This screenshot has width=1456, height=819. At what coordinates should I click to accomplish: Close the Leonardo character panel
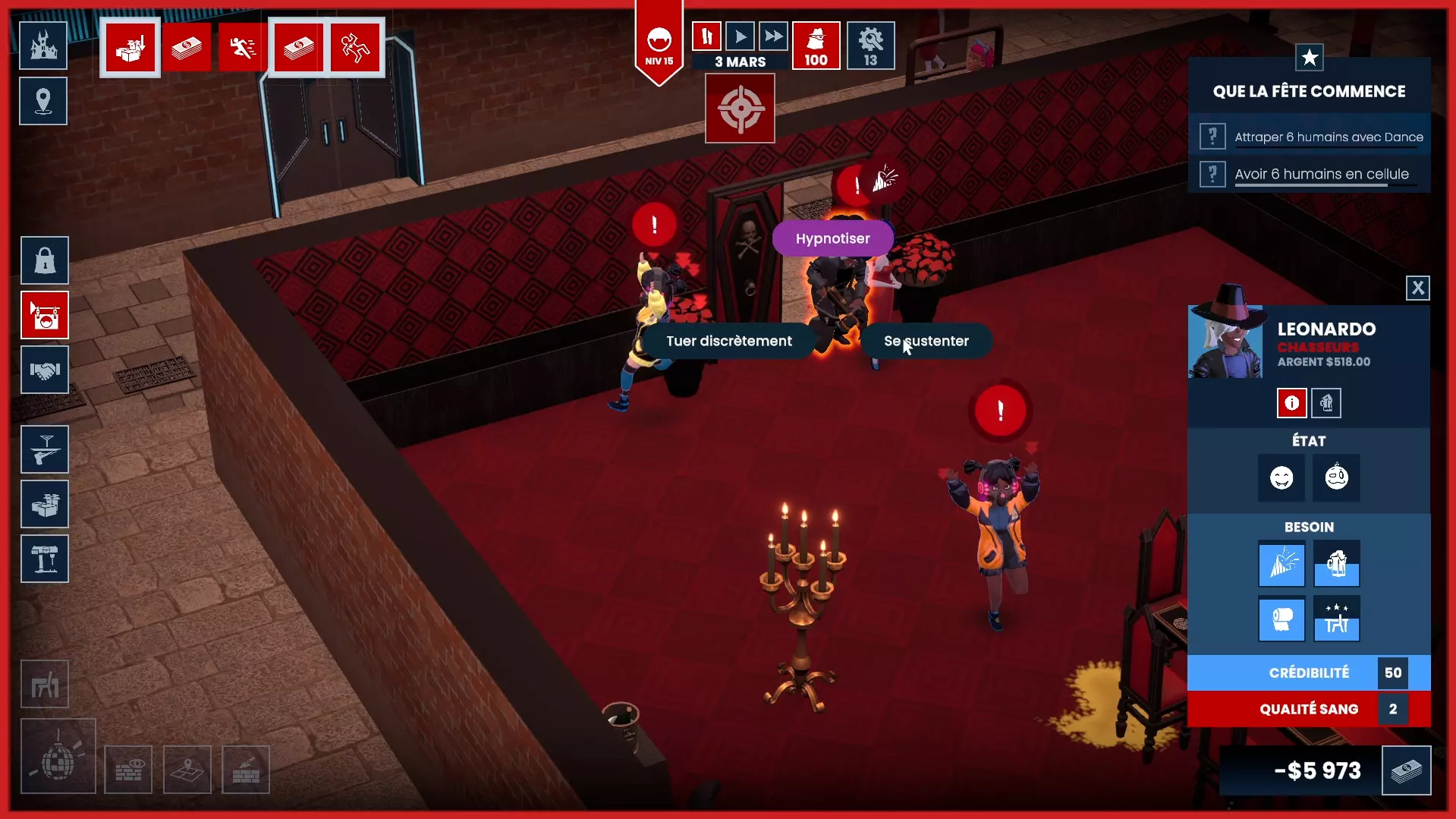coord(1417,288)
